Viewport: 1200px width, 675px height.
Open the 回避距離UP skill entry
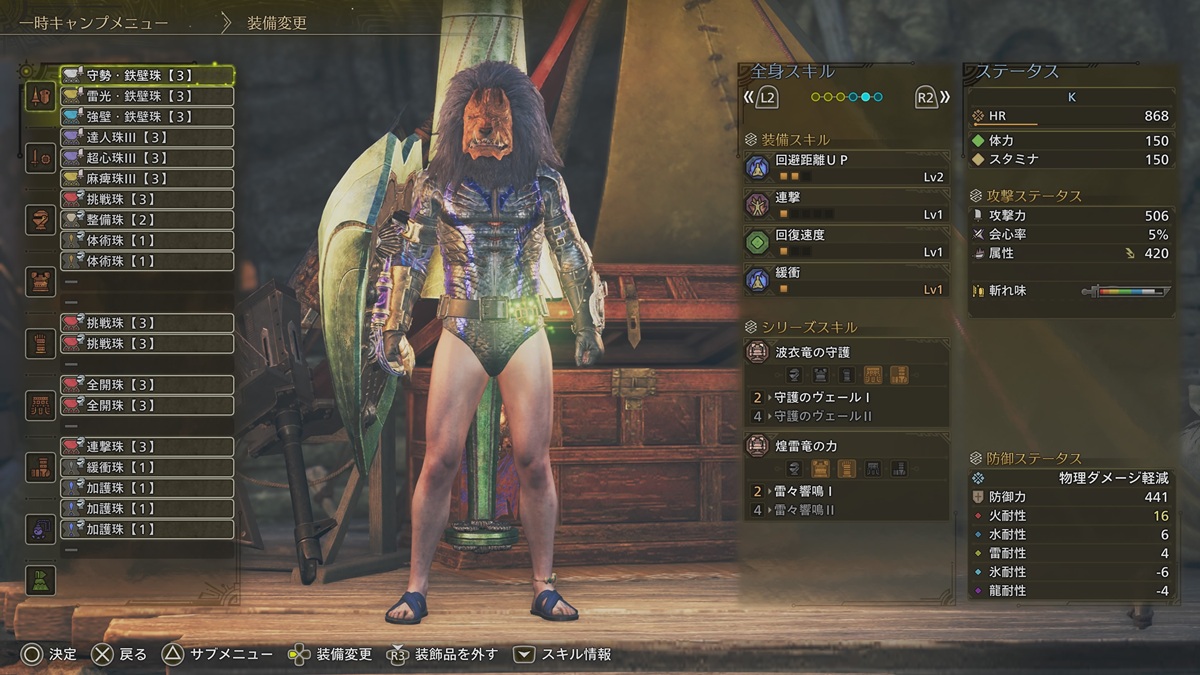pyautogui.click(x=846, y=167)
